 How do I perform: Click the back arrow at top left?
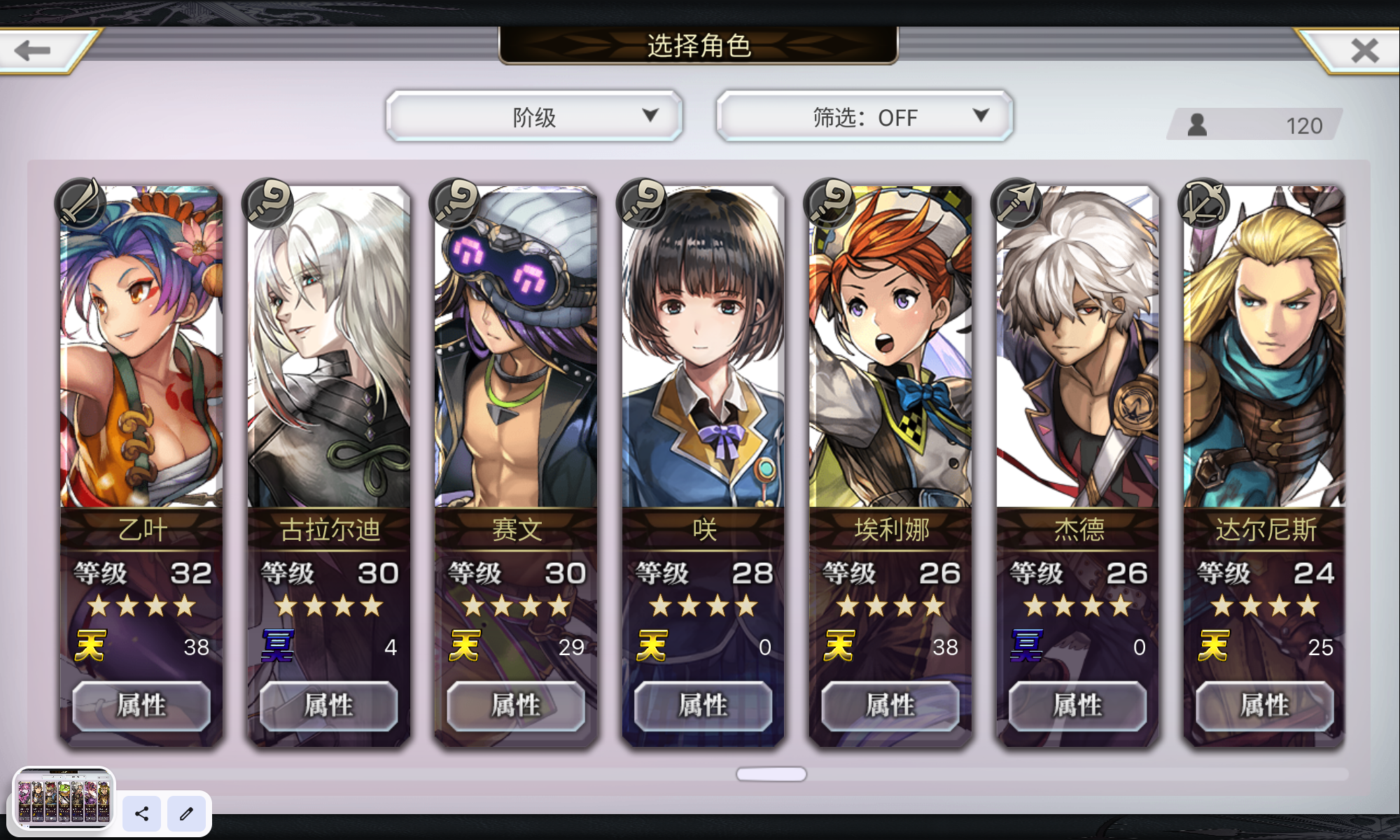31,49
